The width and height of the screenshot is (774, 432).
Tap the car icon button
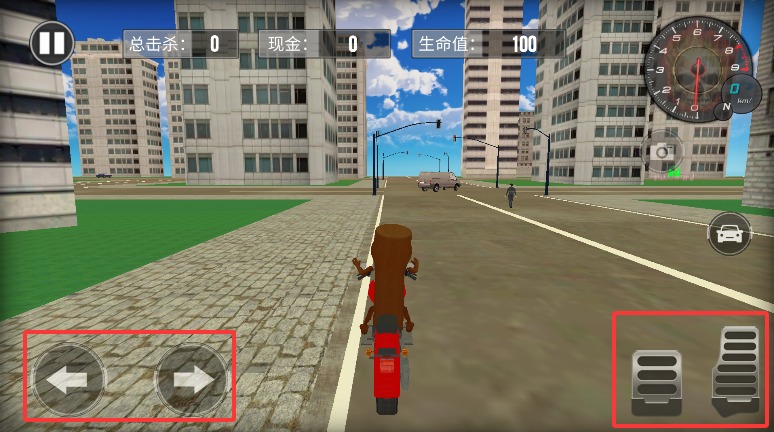pos(729,234)
